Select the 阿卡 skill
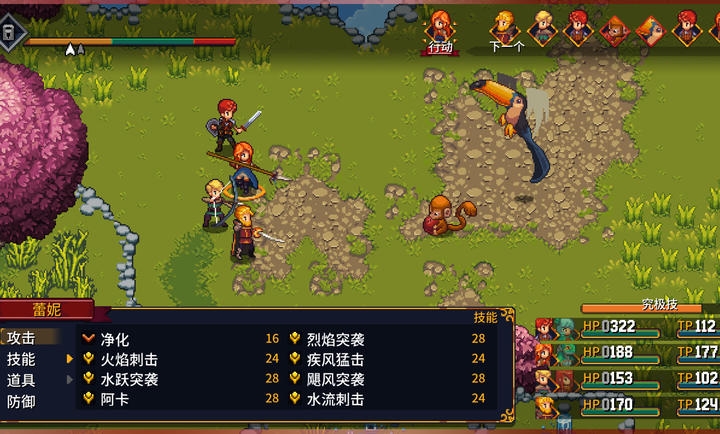 pos(115,399)
